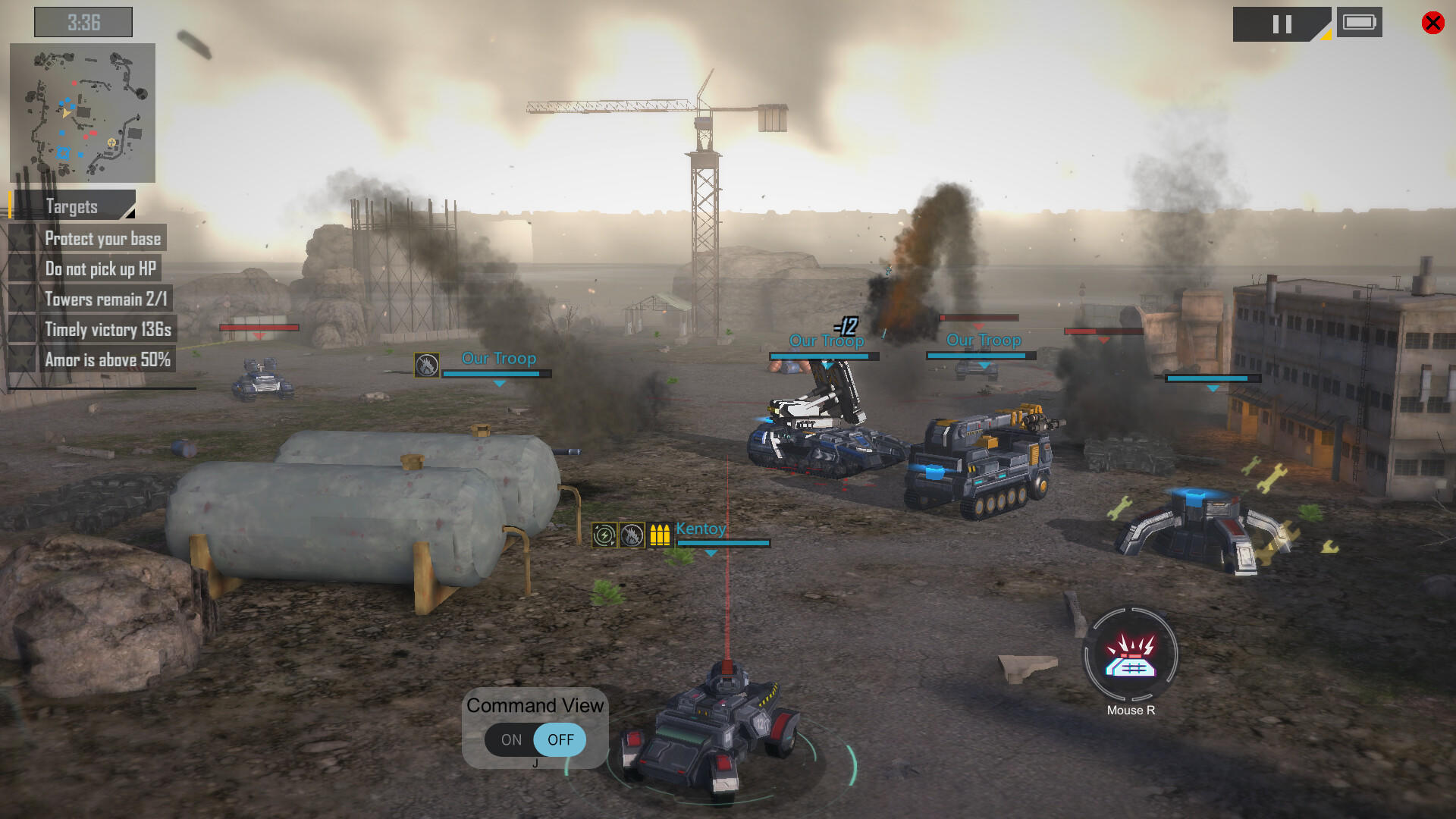
Task: Select the lightning energy buff icon near Kentoy
Action: click(603, 535)
